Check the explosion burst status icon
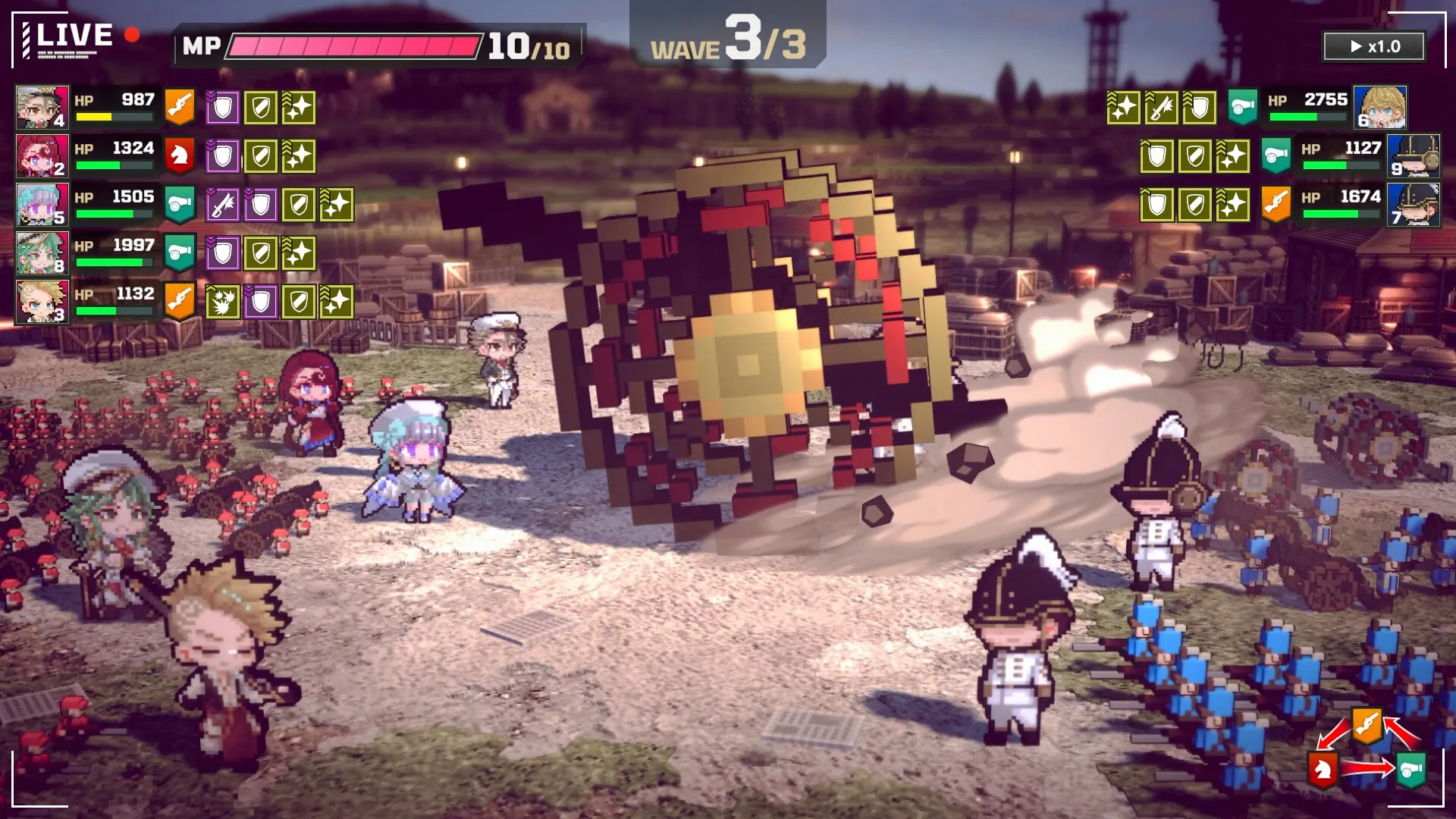1456x819 pixels. tap(222, 302)
